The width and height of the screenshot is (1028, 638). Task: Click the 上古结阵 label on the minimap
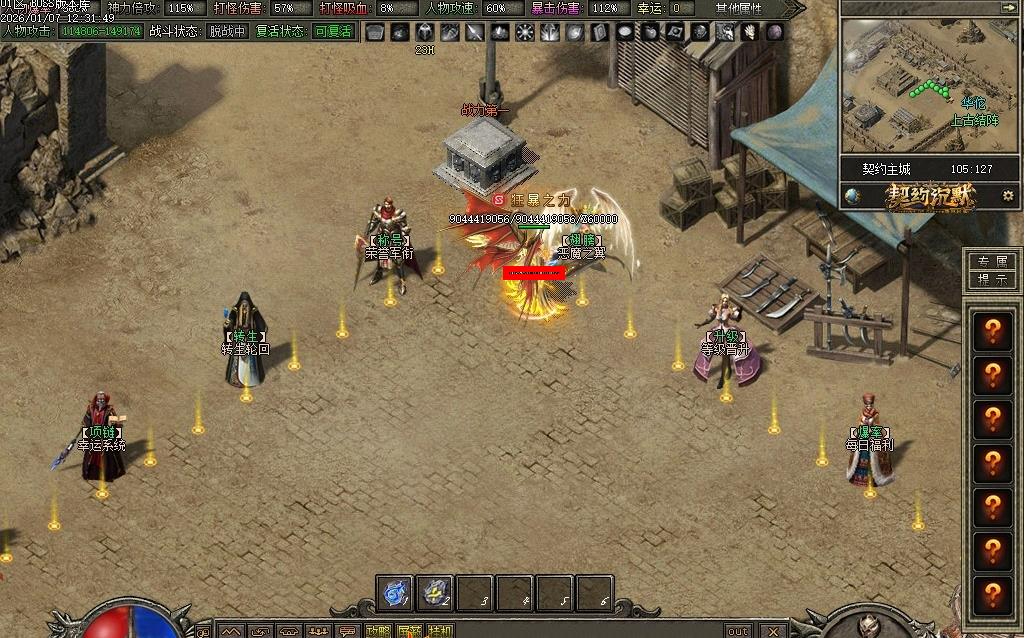974,120
